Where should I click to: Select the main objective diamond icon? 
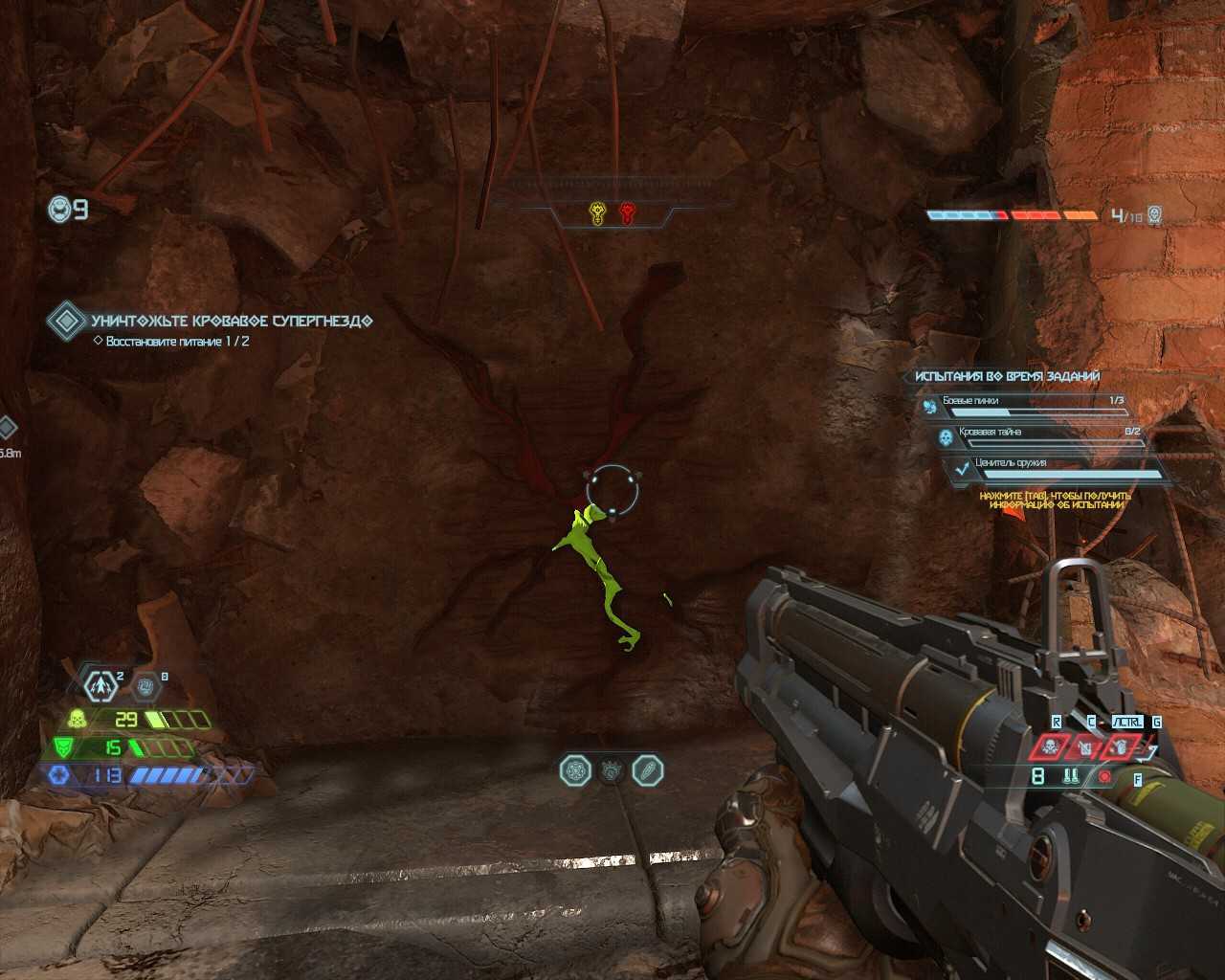pos(66,322)
